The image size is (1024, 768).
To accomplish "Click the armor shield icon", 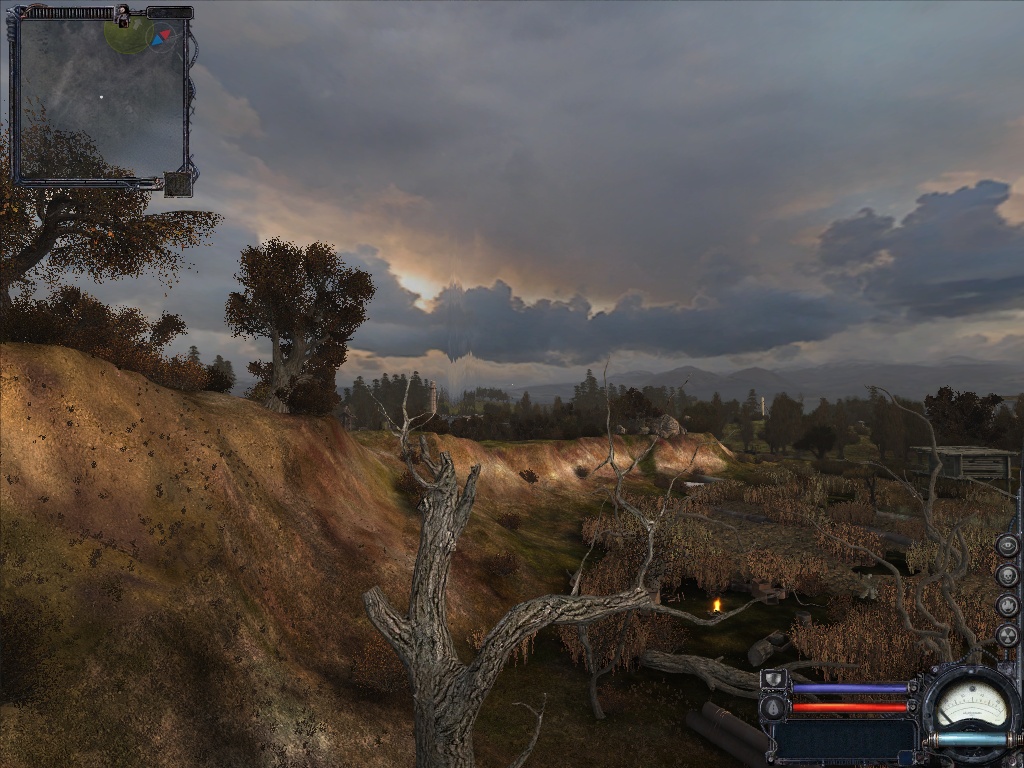I will 772,680.
